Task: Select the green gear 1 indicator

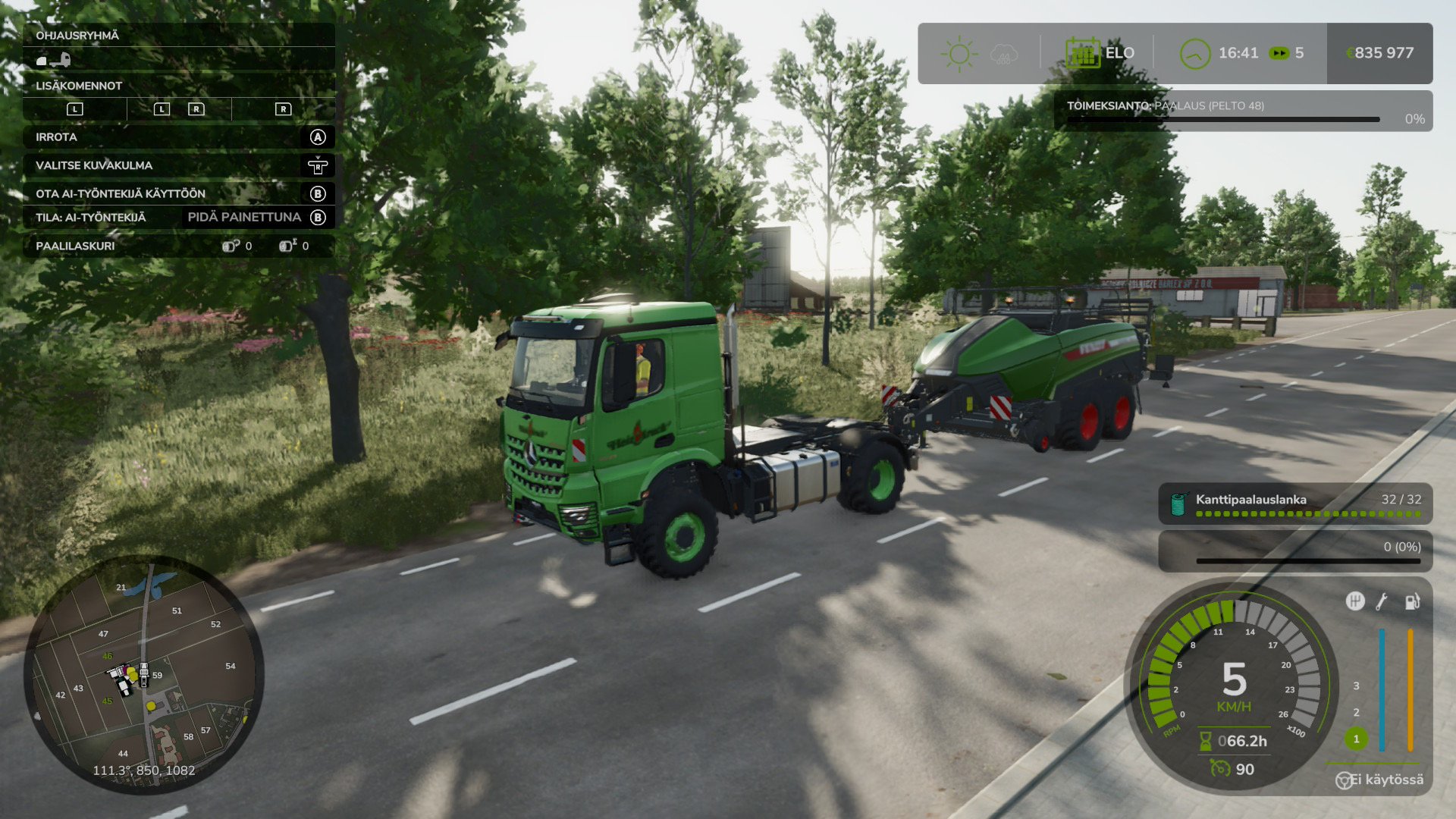Action: (x=1356, y=739)
